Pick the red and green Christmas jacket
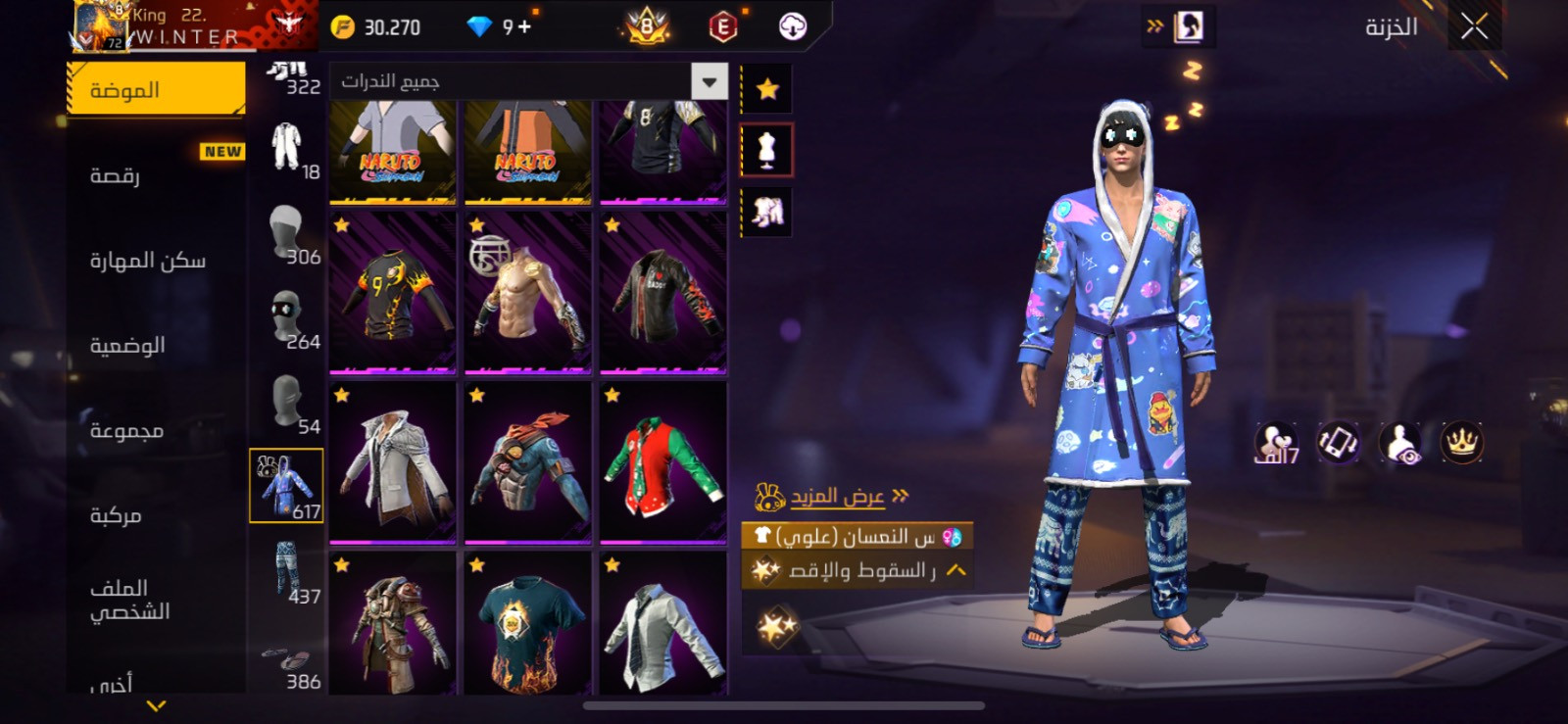The width and height of the screenshot is (1568, 724). (663, 462)
